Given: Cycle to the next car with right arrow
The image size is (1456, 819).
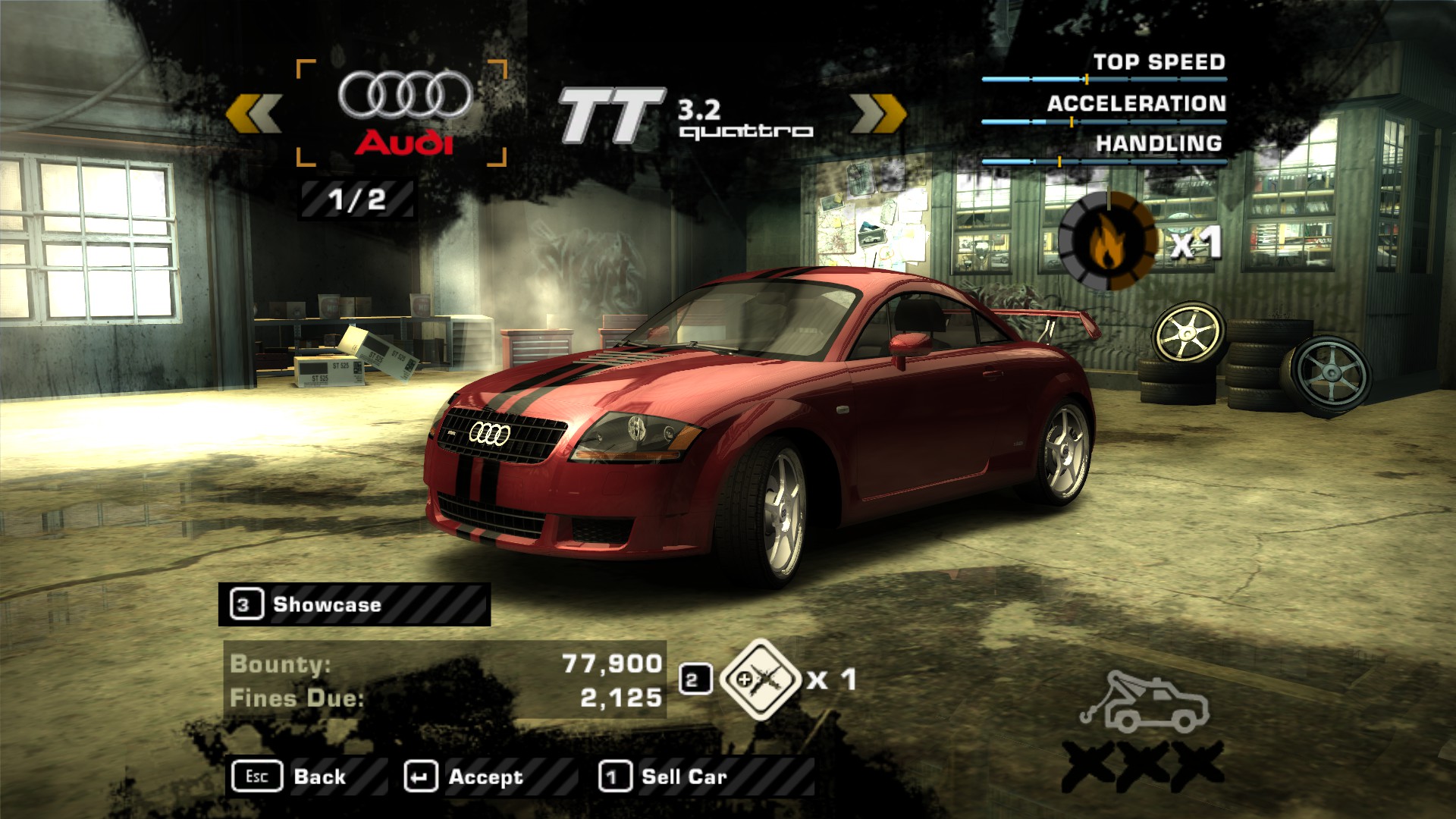Looking at the screenshot, I should 878,114.
